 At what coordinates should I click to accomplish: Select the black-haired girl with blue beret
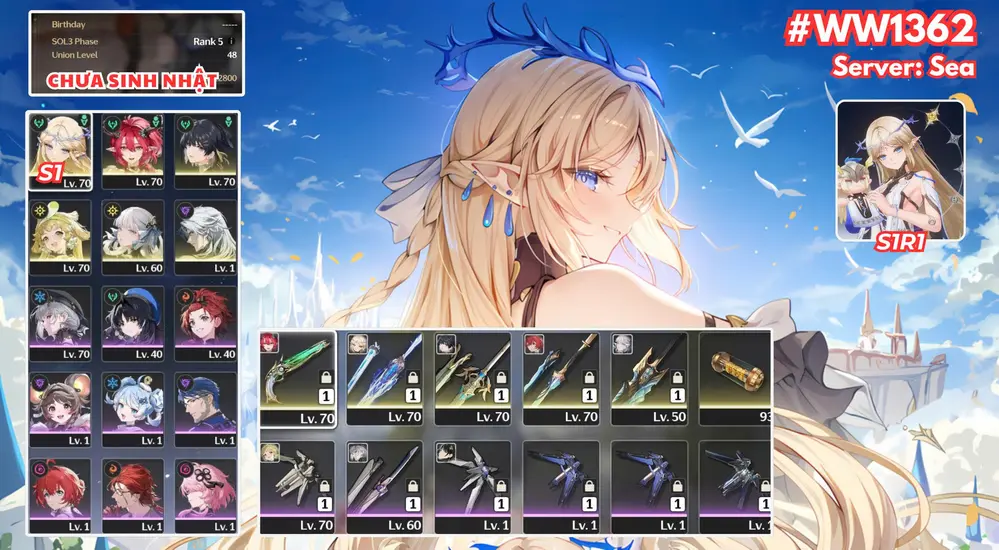(x=132, y=323)
